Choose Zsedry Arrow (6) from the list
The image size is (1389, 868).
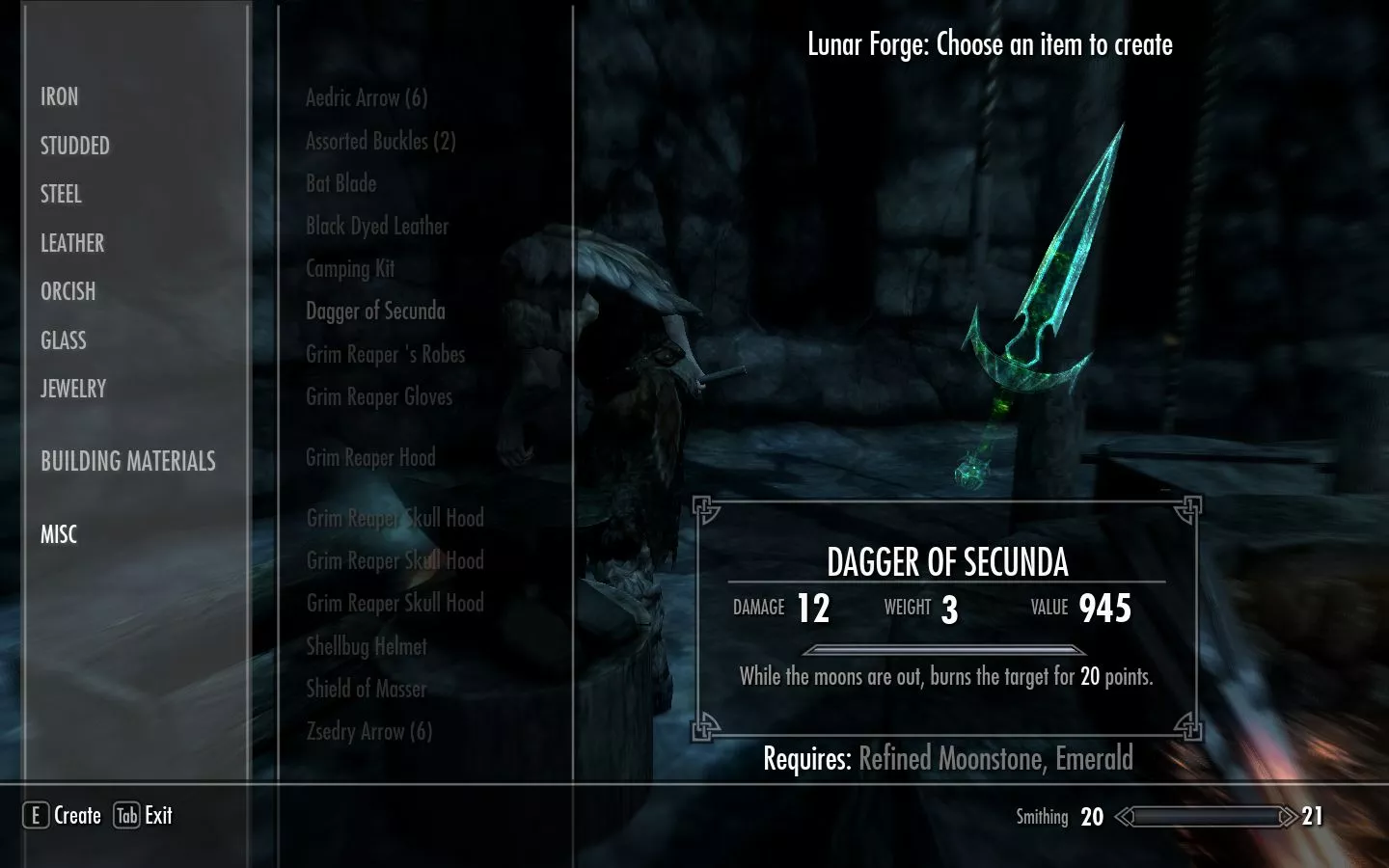369,731
